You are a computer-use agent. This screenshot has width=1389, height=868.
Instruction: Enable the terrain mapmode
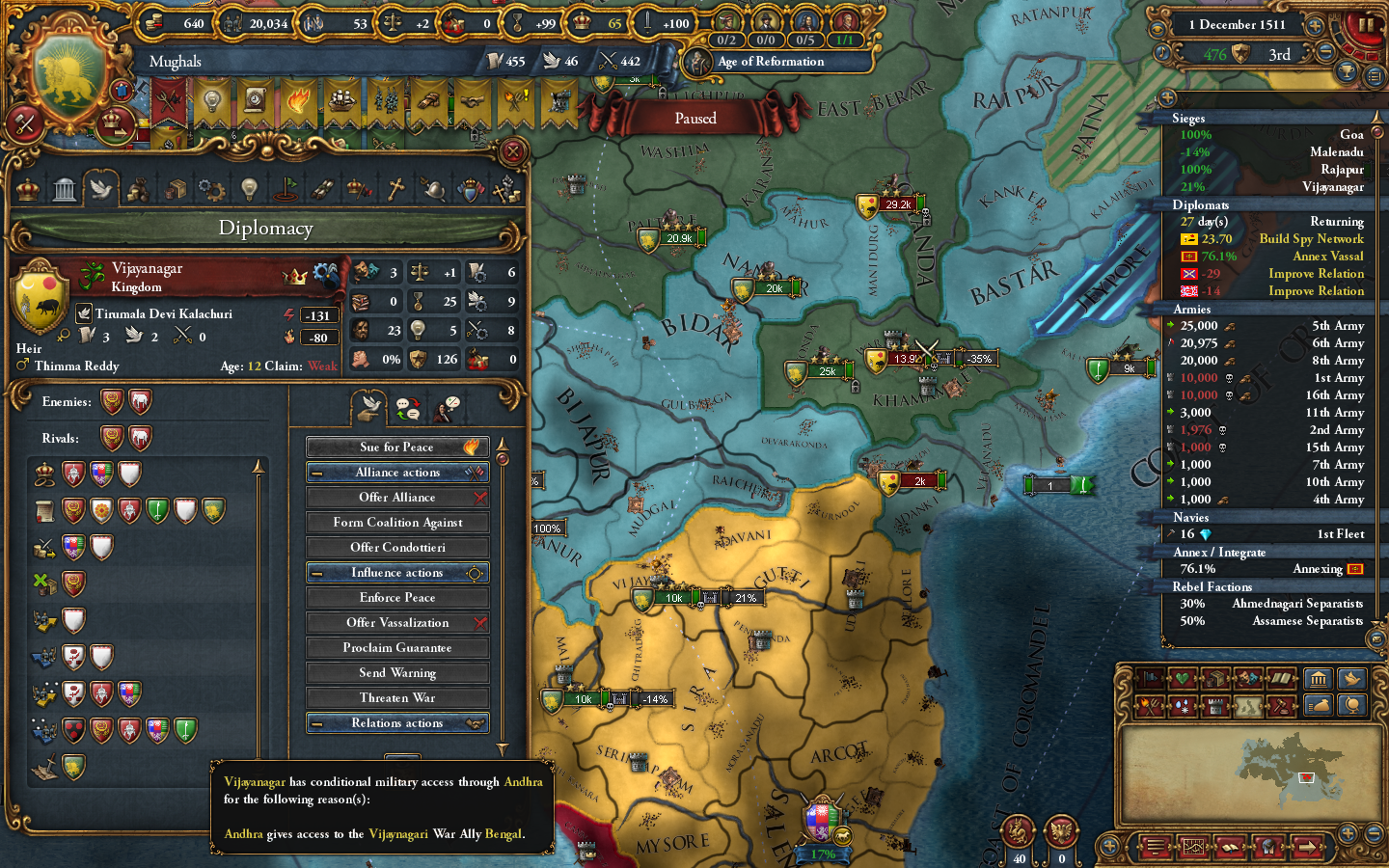click(1248, 706)
